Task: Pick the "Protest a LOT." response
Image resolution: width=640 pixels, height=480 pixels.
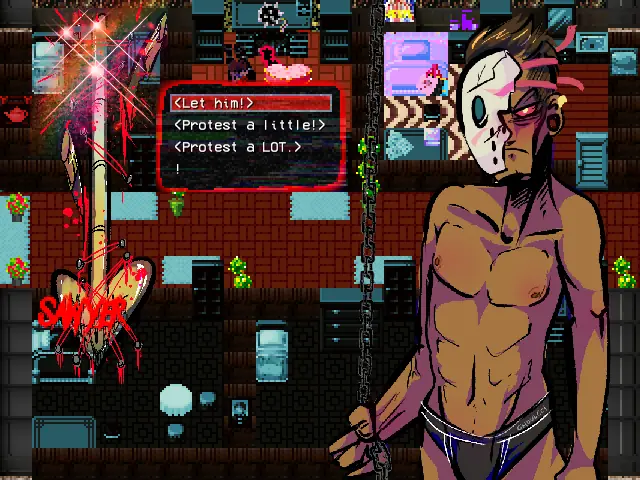Action: [237, 147]
